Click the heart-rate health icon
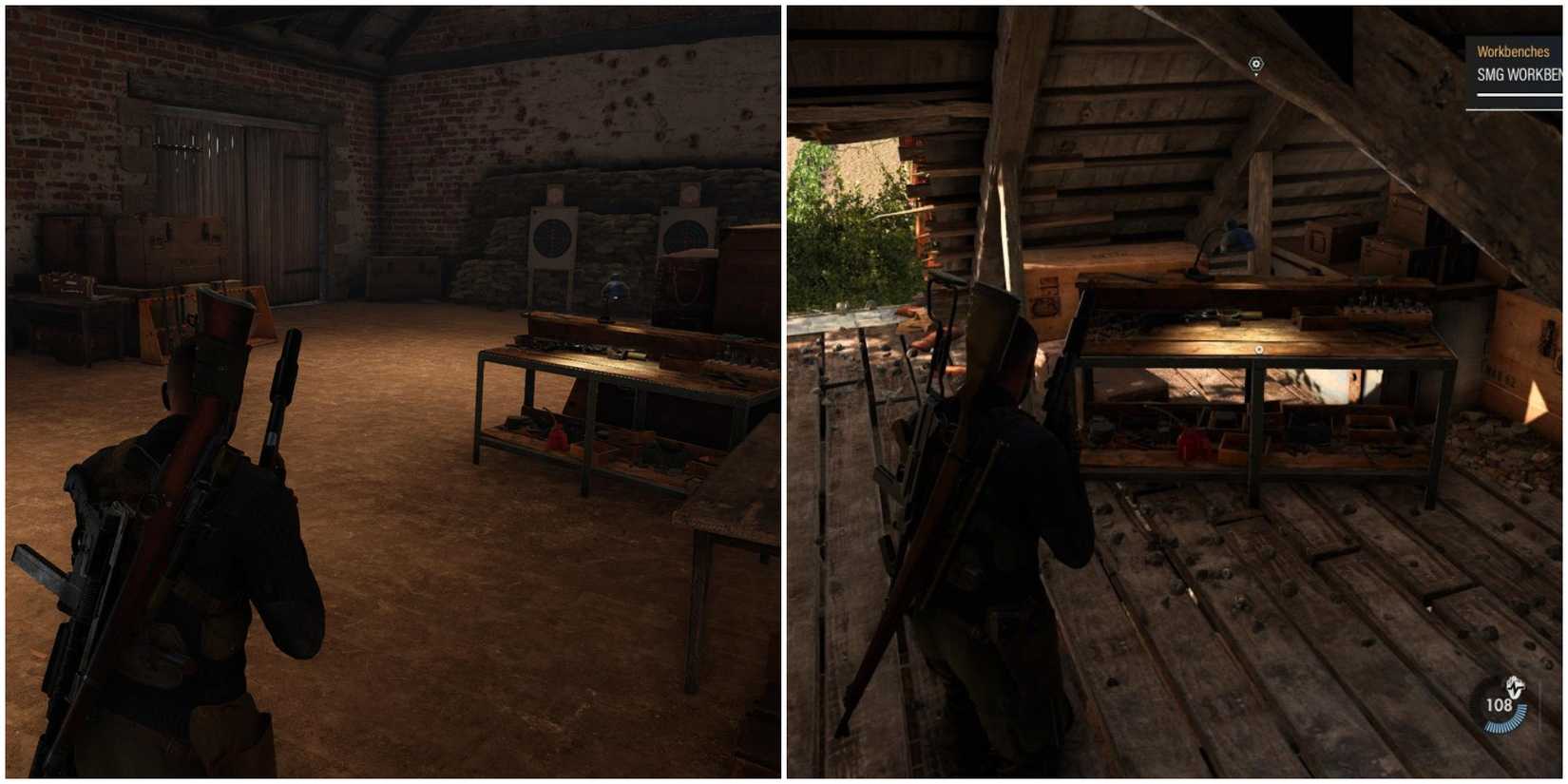Viewport: 1568px width, 784px height. (x=1515, y=686)
